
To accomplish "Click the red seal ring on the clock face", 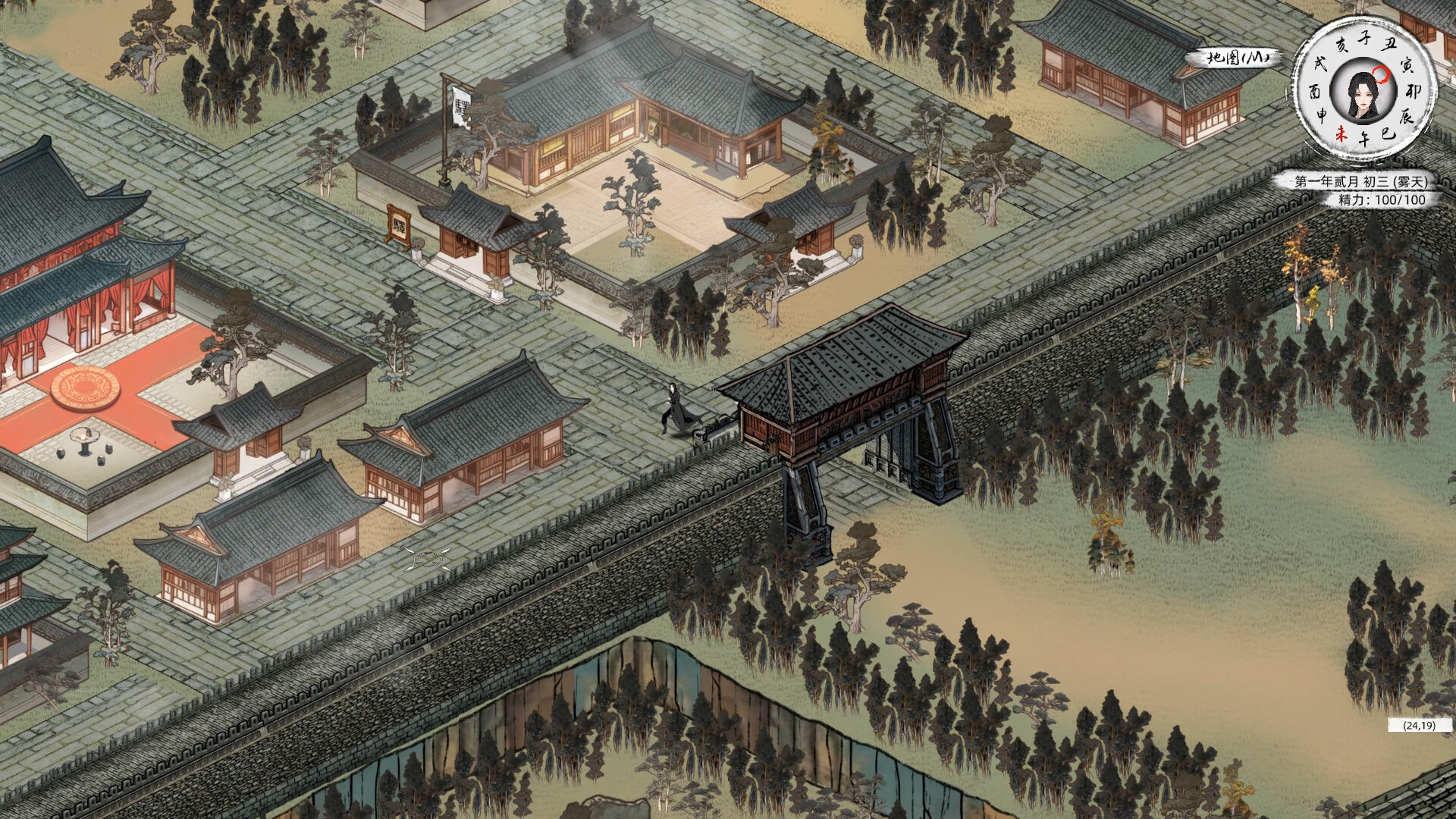I will (1381, 74).
